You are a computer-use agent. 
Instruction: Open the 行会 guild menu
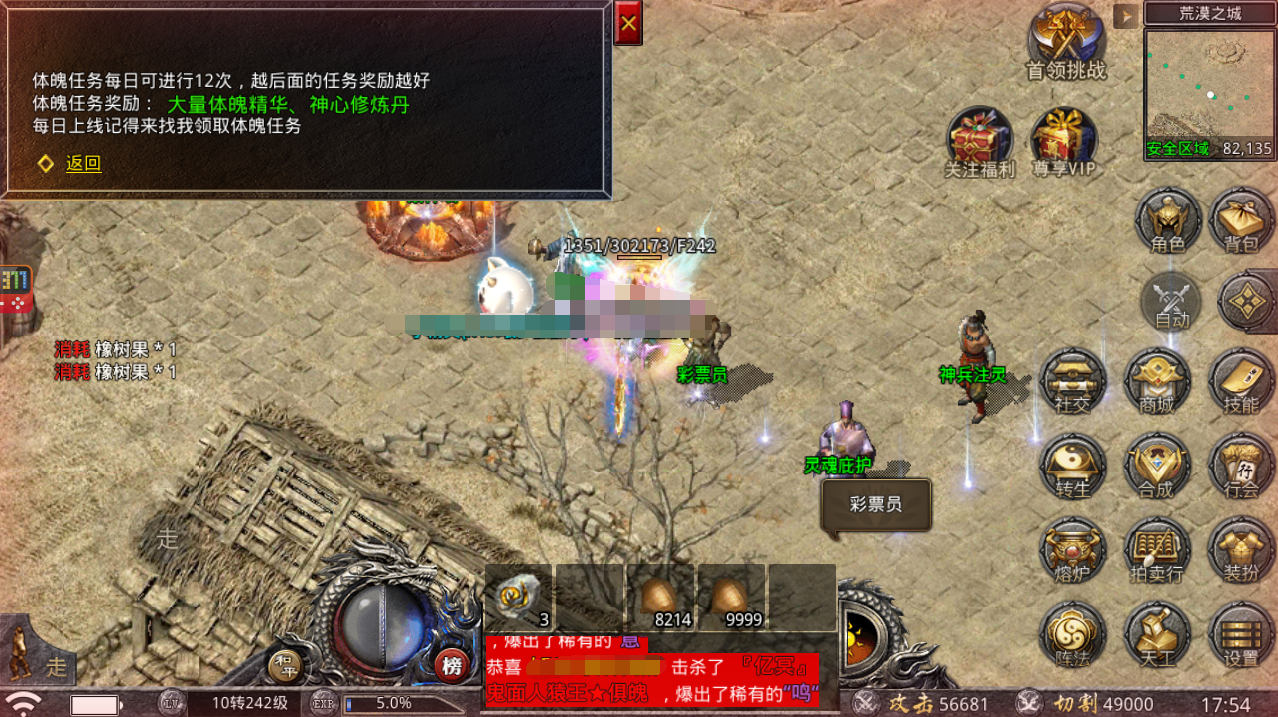point(1241,466)
